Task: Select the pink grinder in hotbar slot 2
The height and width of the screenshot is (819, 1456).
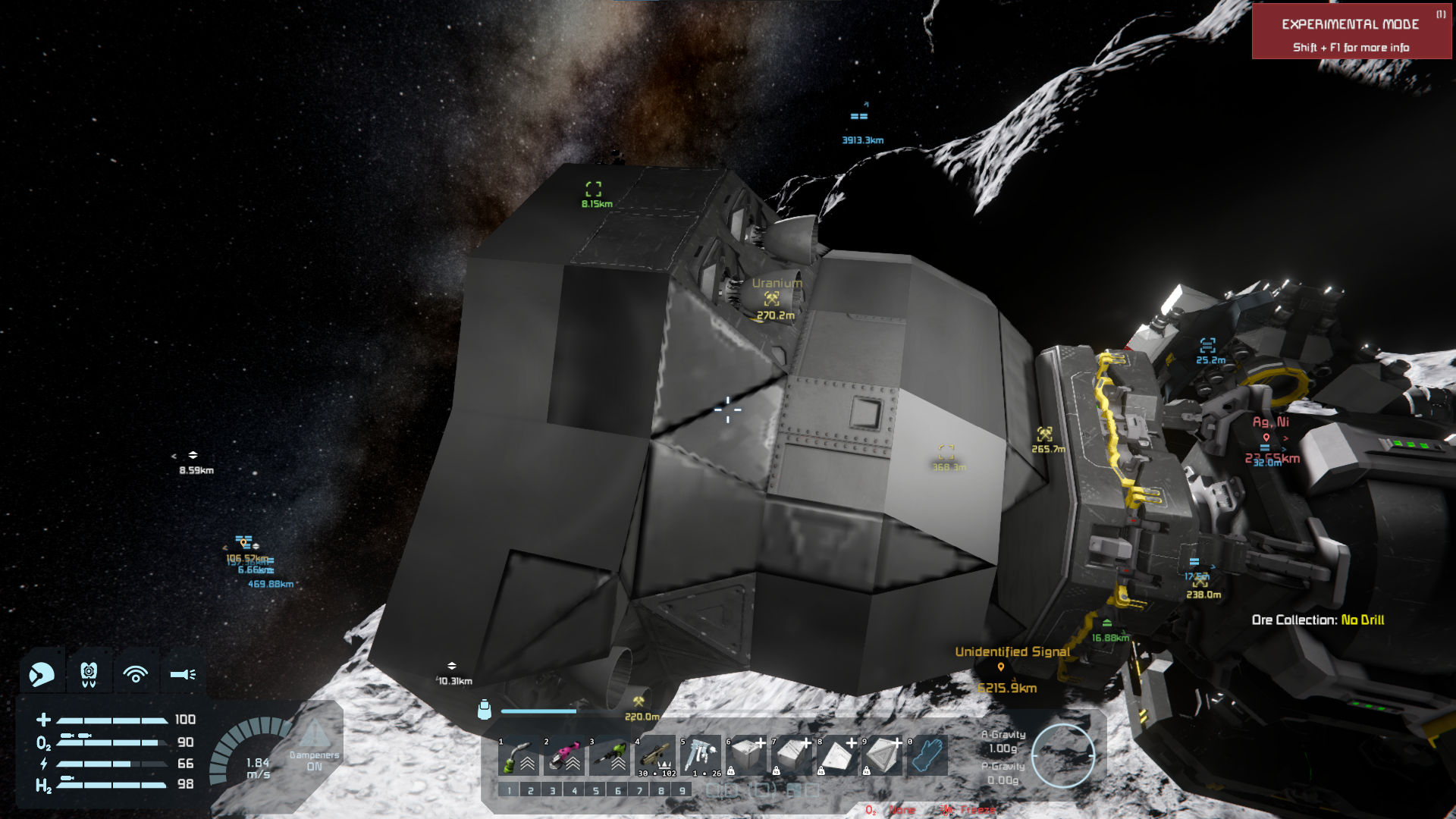Action: click(565, 755)
